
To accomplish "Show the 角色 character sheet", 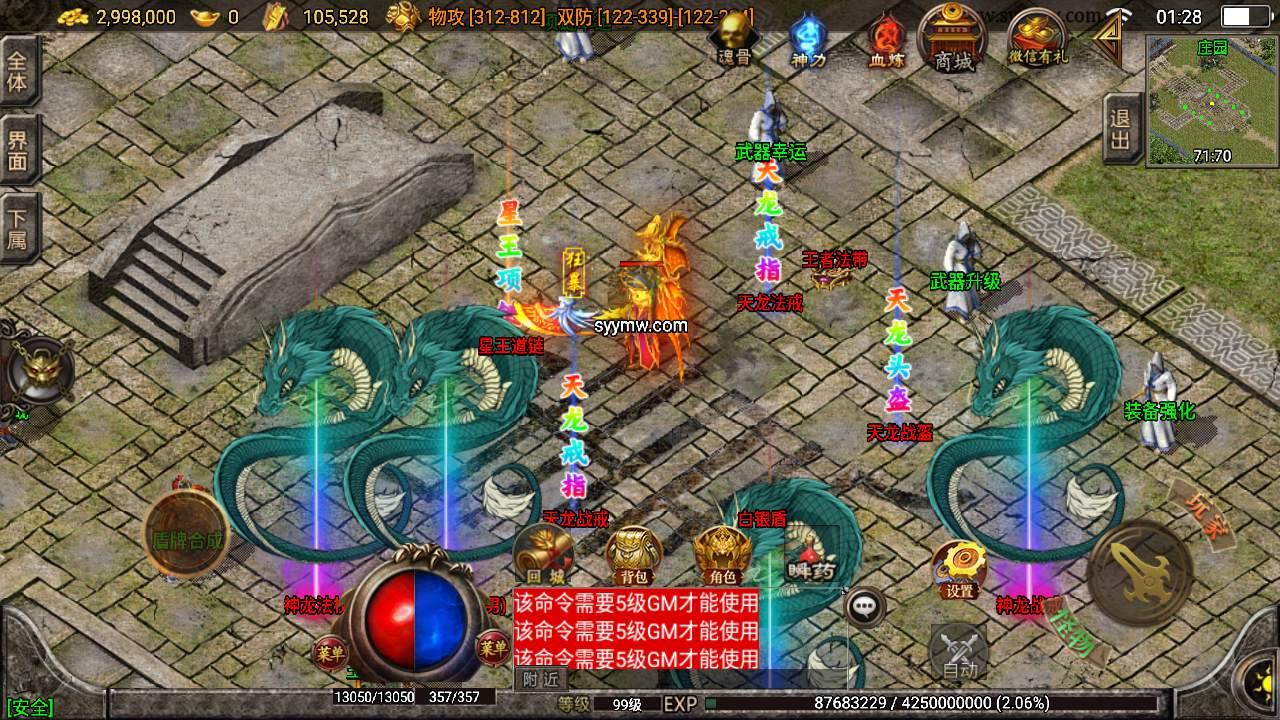I will click(723, 555).
